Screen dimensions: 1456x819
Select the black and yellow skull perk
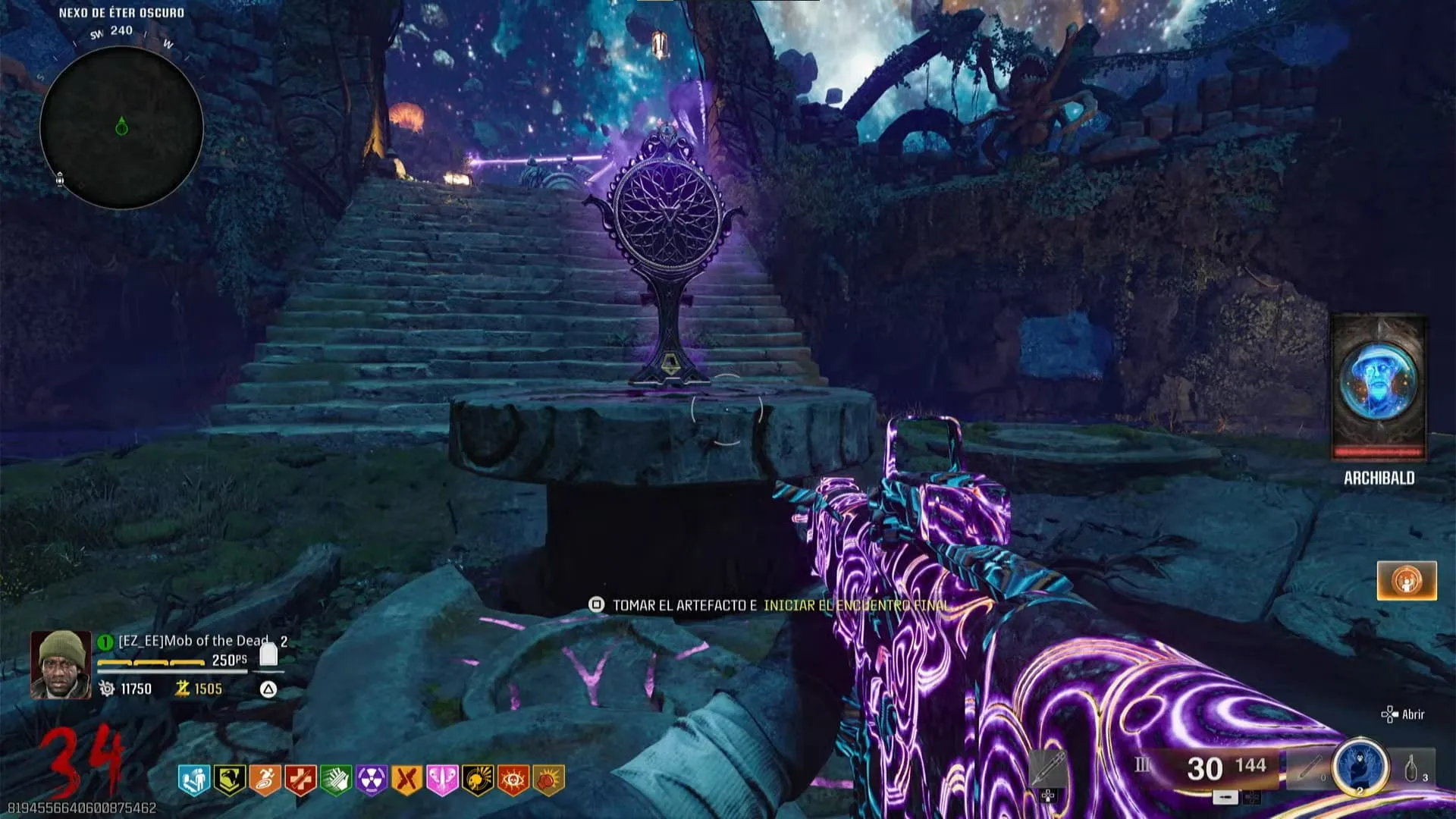[x=478, y=779]
